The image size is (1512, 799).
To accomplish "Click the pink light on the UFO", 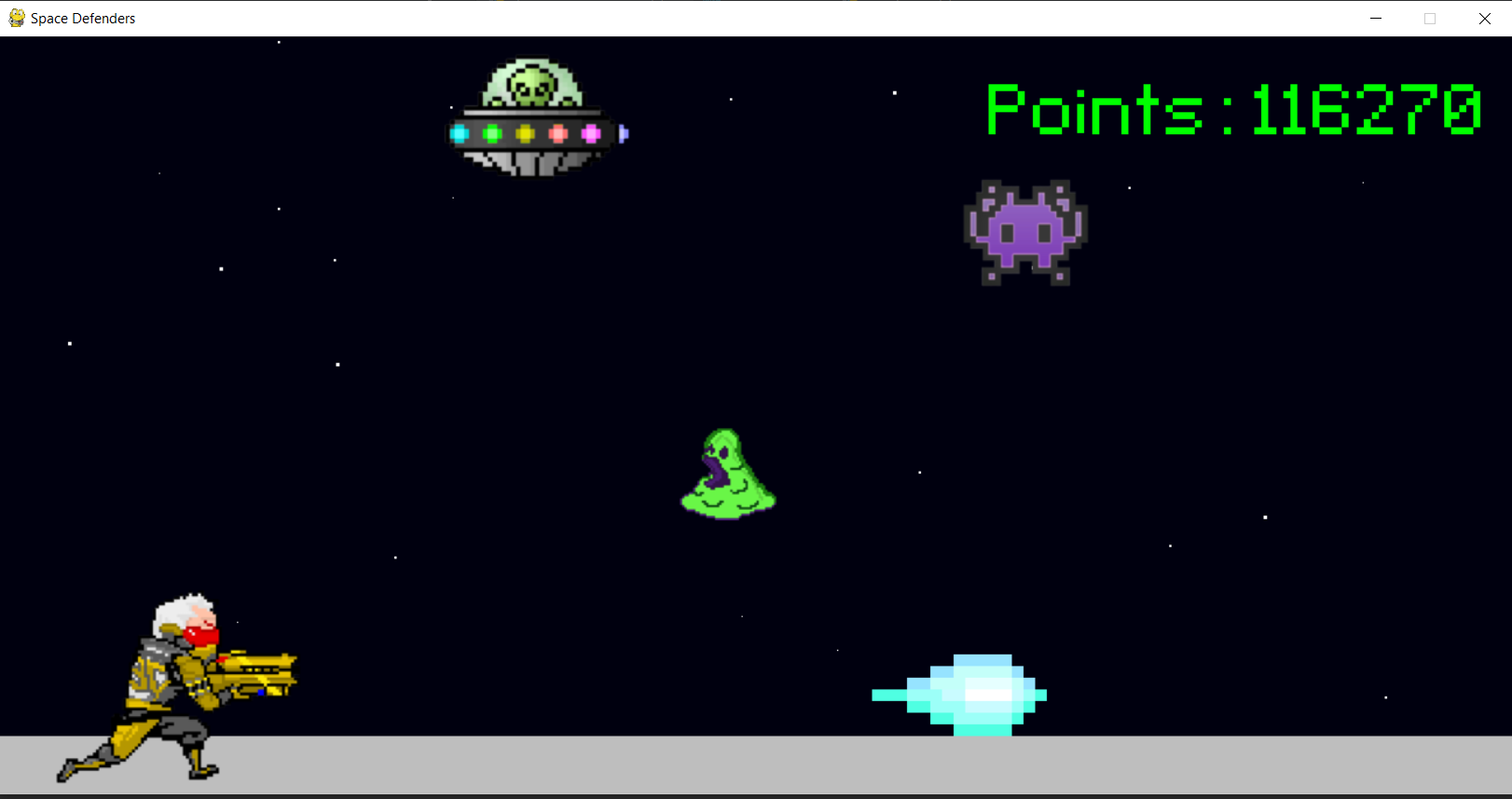I will [x=559, y=133].
